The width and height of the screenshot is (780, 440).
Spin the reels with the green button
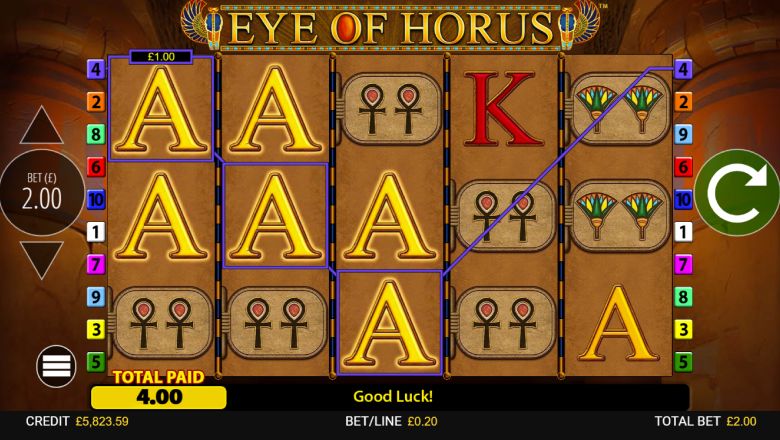(737, 193)
